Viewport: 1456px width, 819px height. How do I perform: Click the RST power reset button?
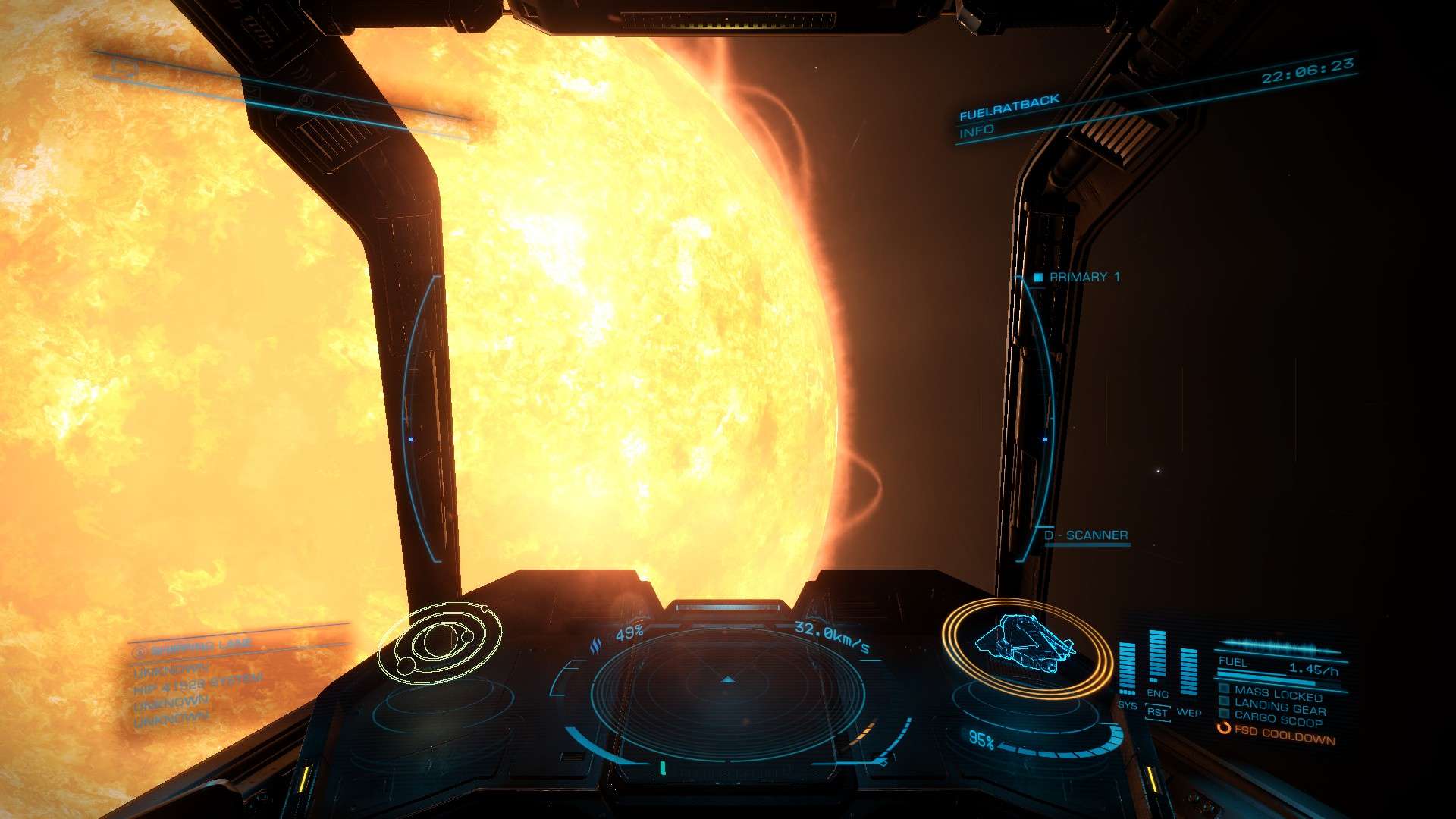click(x=1157, y=713)
